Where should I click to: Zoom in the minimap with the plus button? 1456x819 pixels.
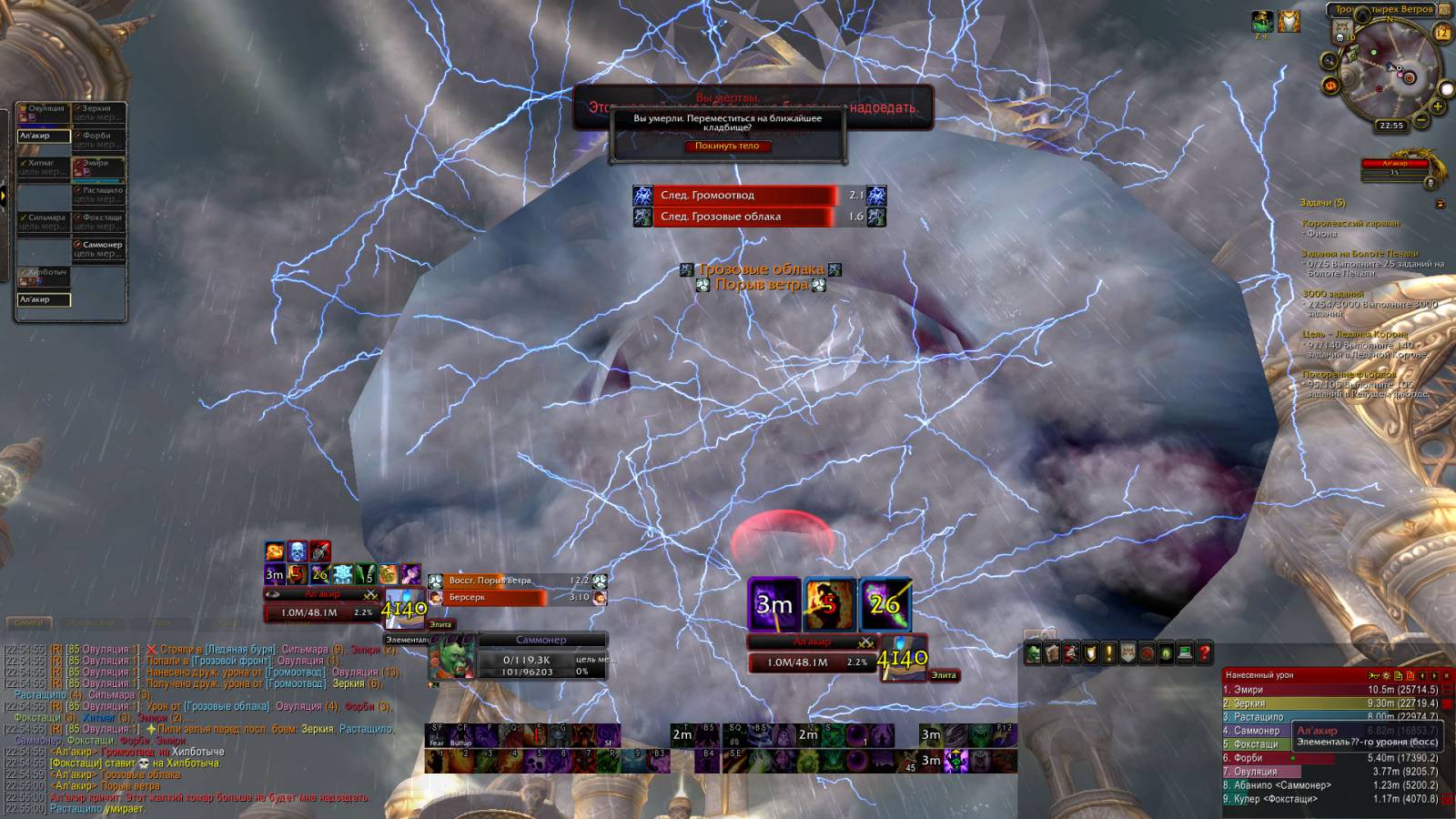click(1439, 106)
